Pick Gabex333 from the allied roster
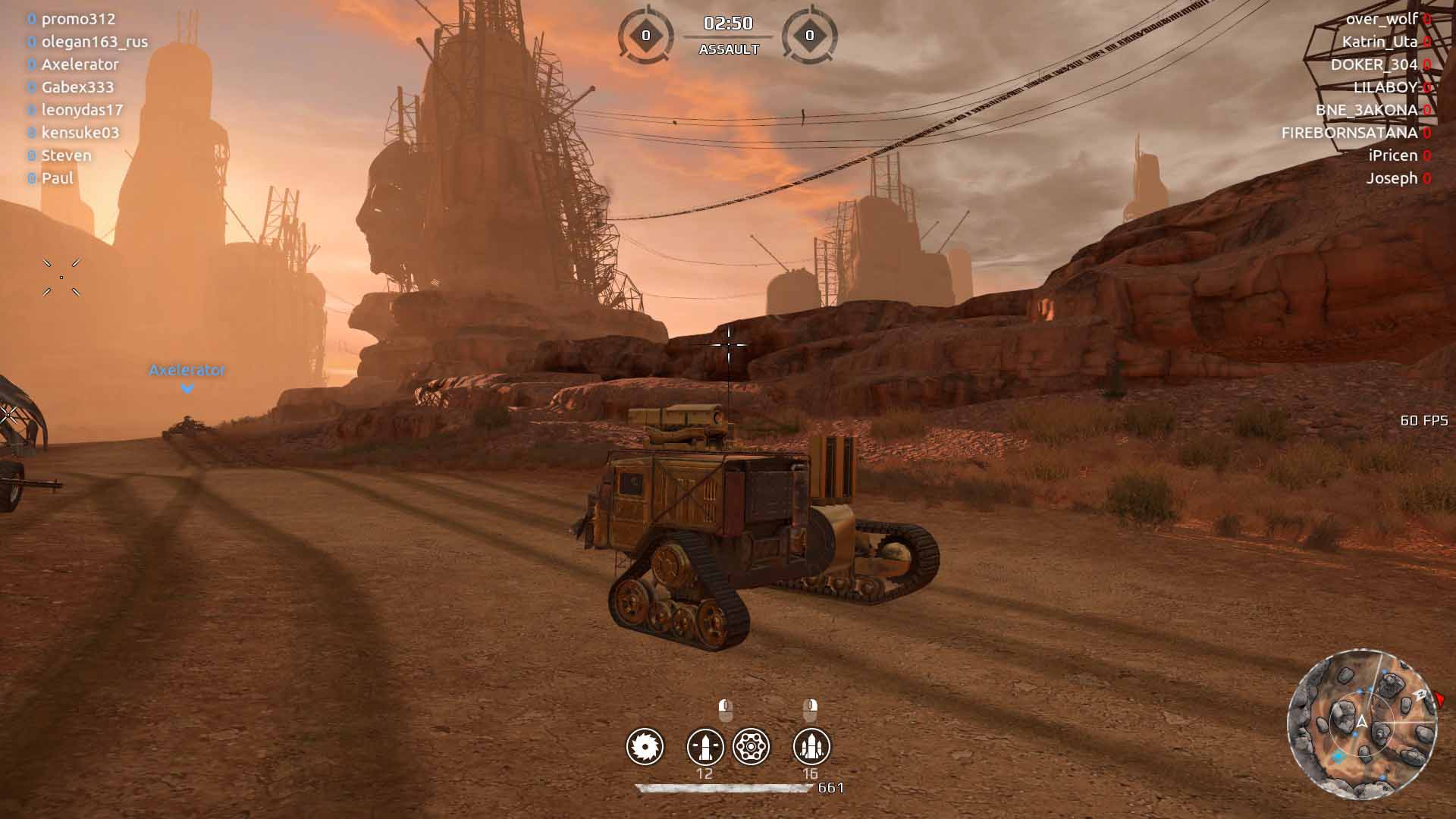 pyautogui.click(x=77, y=87)
